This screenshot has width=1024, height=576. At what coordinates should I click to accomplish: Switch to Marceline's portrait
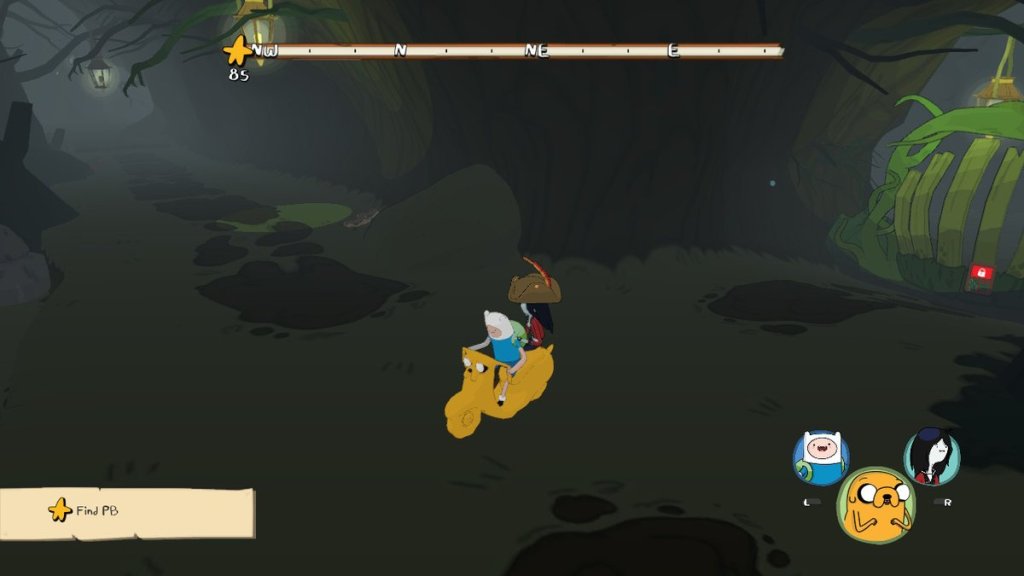pyautogui.click(x=932, y=457)
